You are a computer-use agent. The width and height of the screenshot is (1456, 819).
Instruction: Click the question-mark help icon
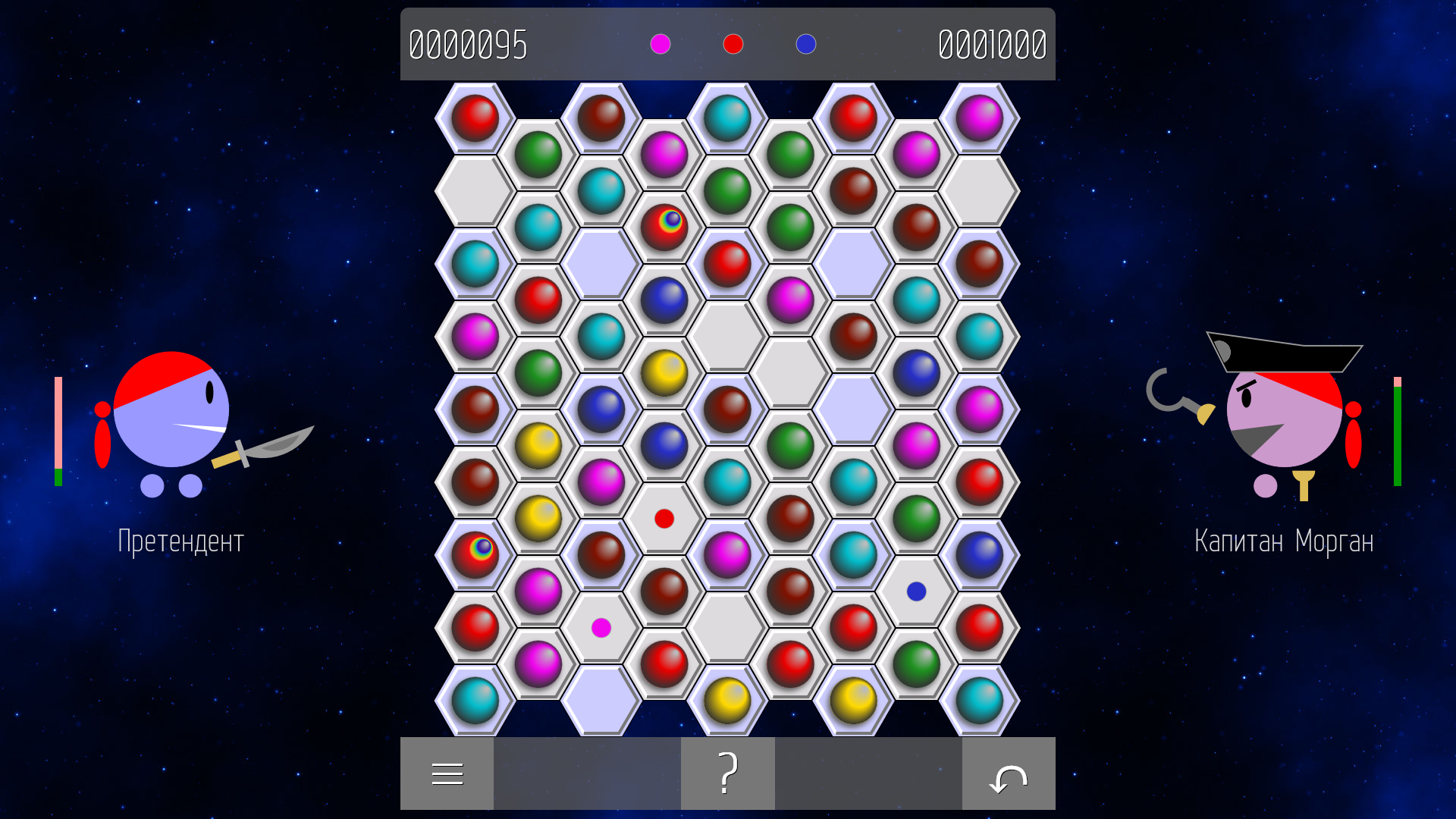pyautogui.click(x=727, y=773)
